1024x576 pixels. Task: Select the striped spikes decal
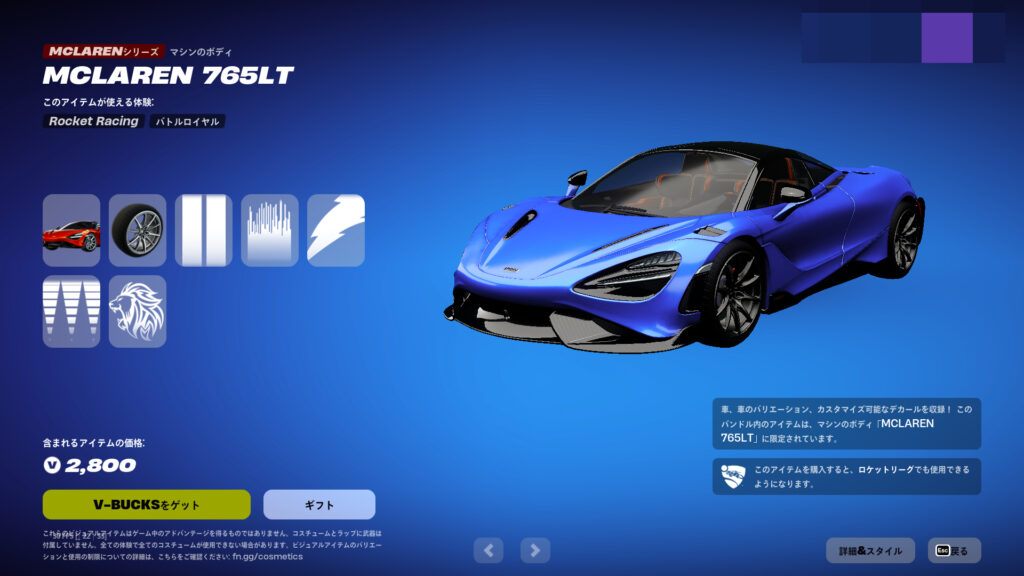[71, 311]
